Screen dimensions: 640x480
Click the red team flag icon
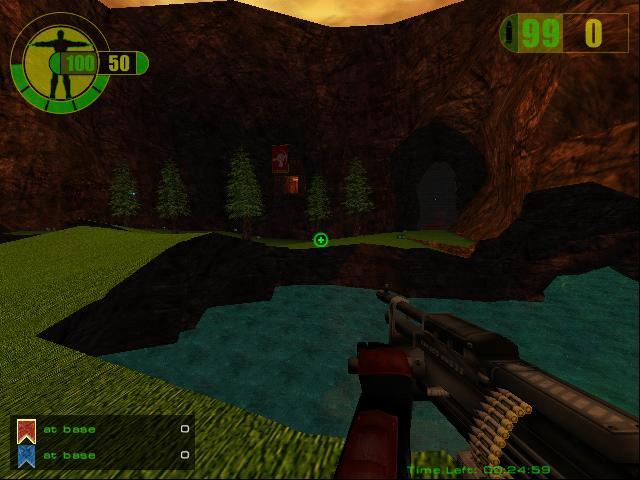pyautogui.click(x=26, y=430)
